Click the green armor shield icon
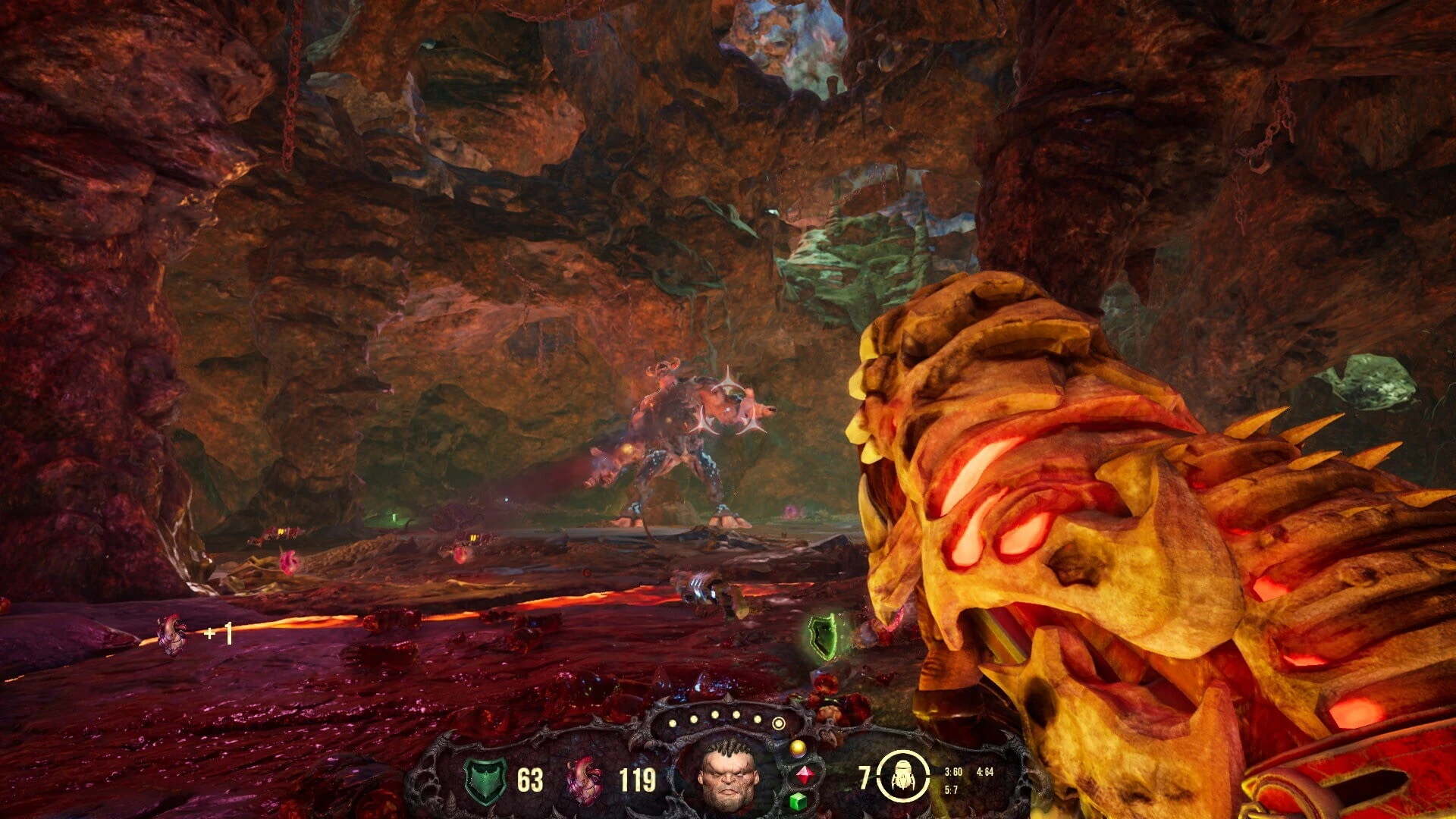The image size is (1456, 819). 485,780
